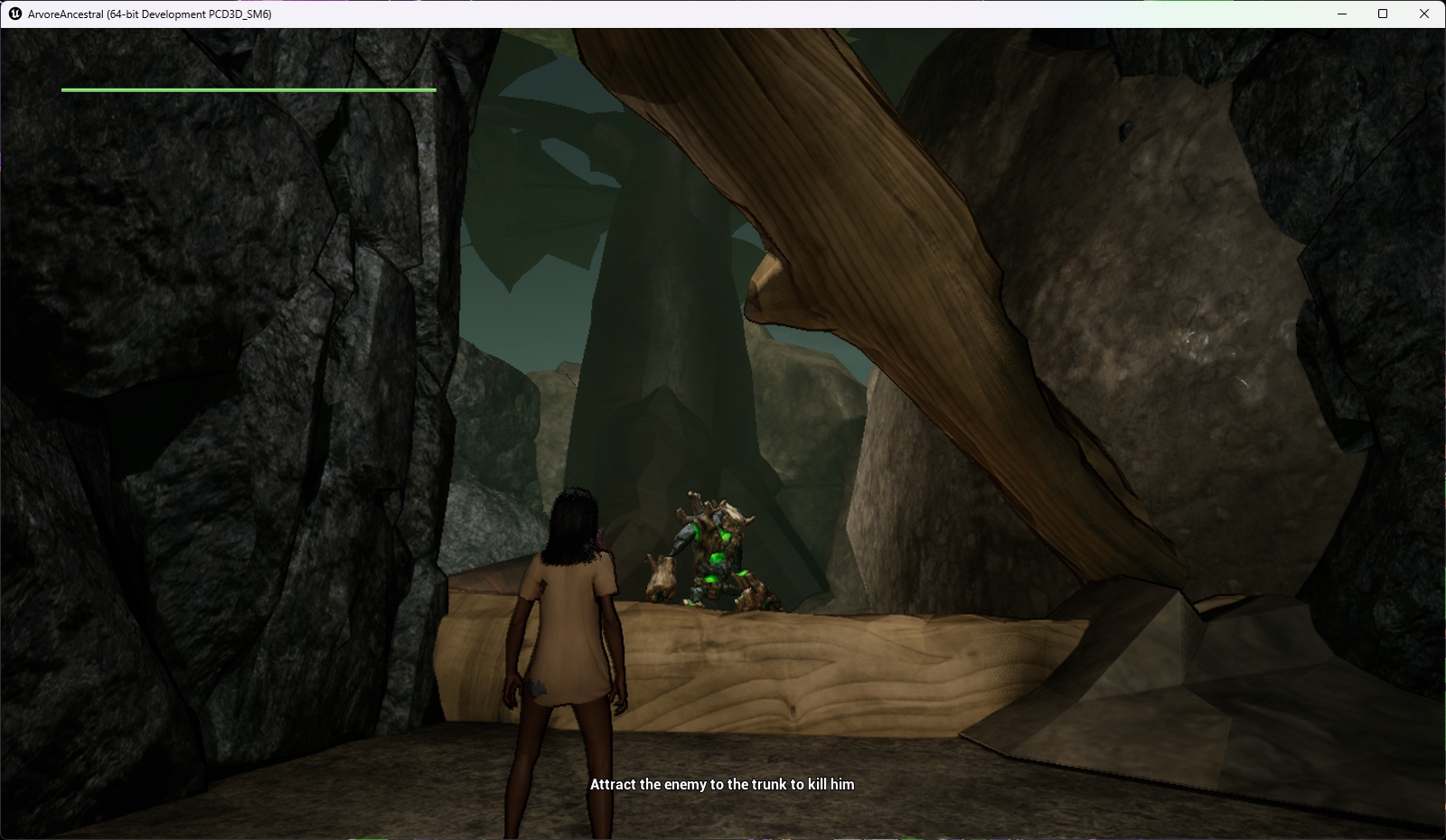Minimize the game window
1446x840 pixels.
(x=1342, y=14)
